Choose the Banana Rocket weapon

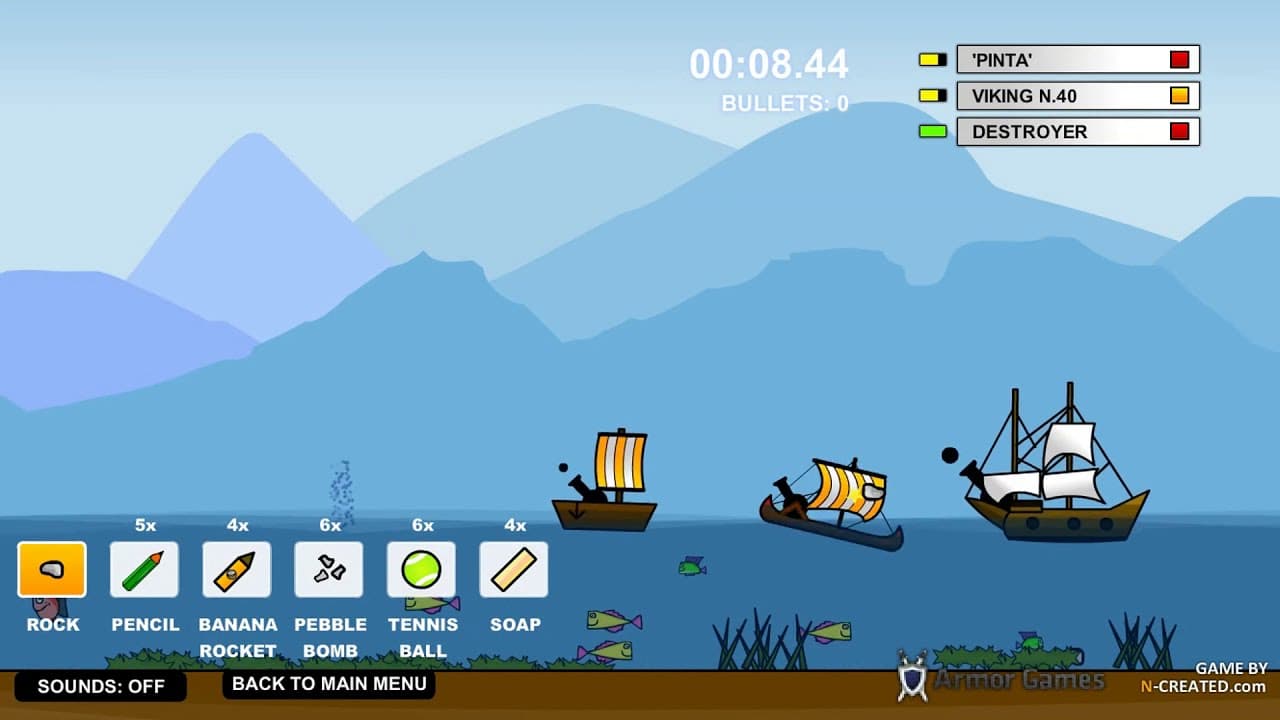point(236,568)
